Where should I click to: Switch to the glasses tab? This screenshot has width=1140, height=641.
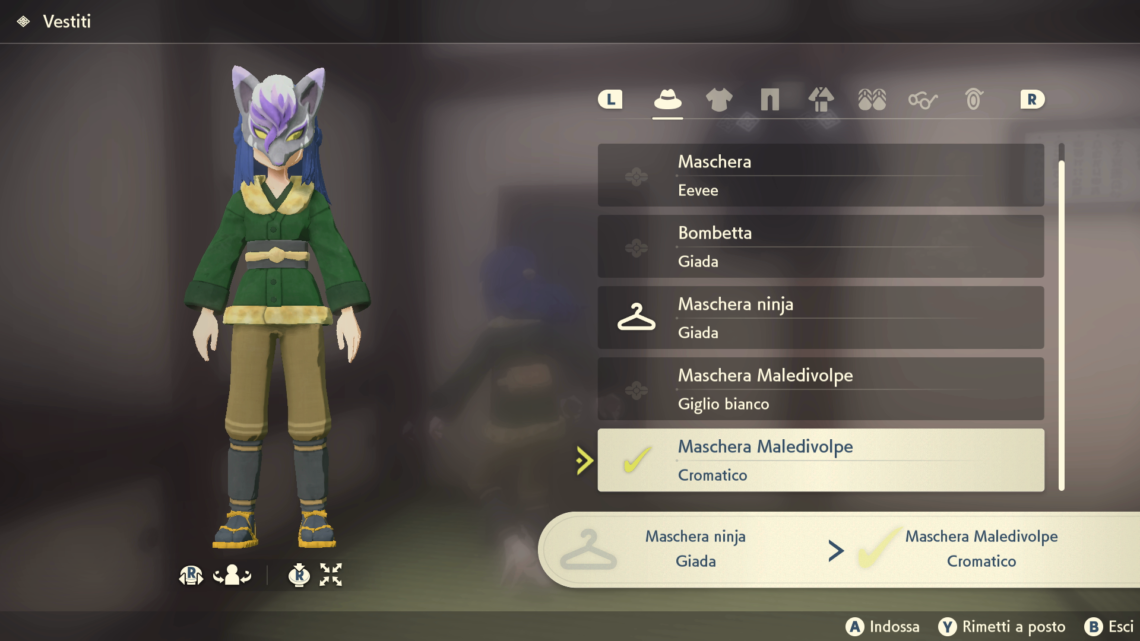923,99
